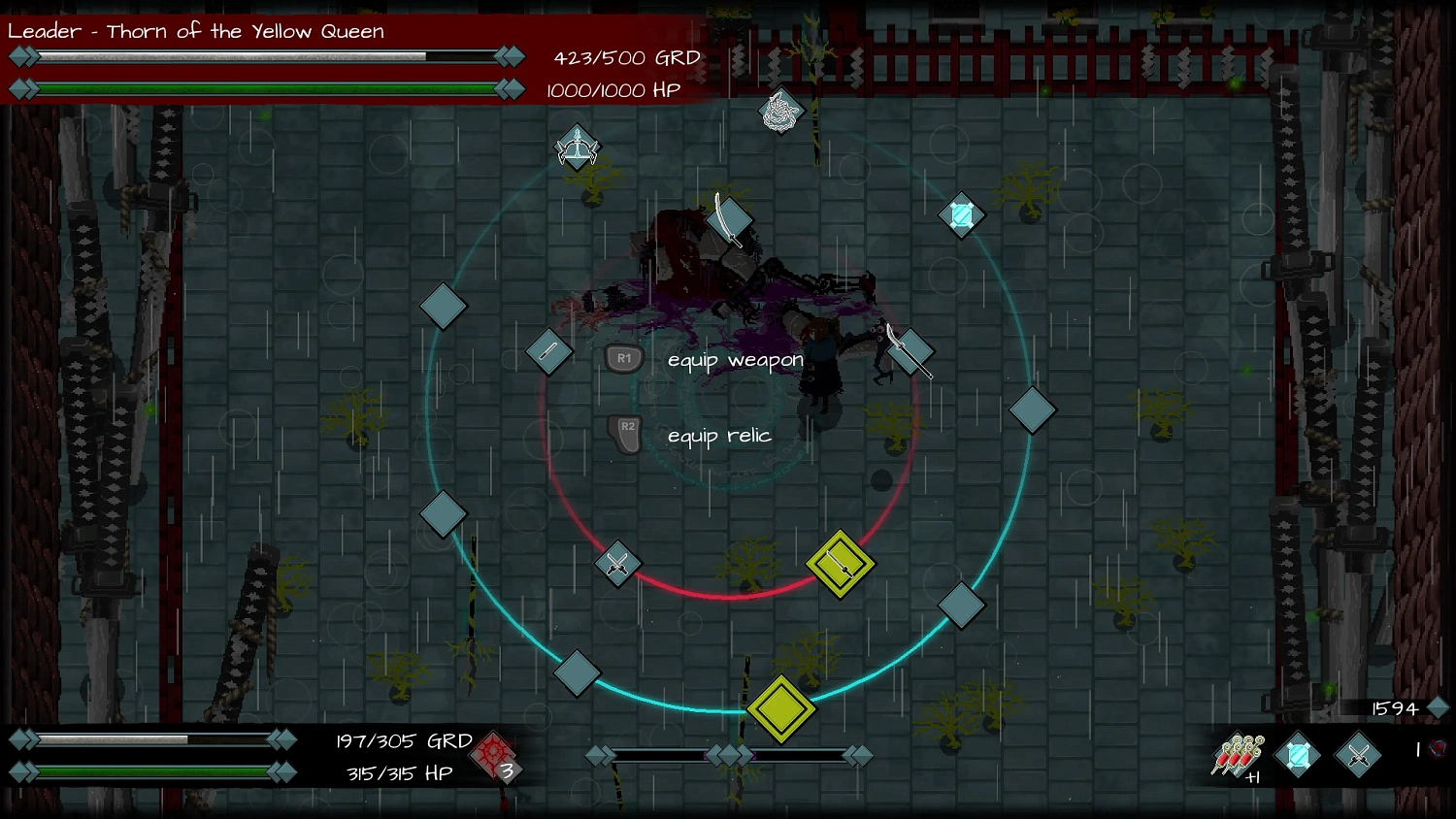Select the highlighted yellow katana weapon slot
Viewport: 1456px width, 819px height.
click(x=841, y=563)
